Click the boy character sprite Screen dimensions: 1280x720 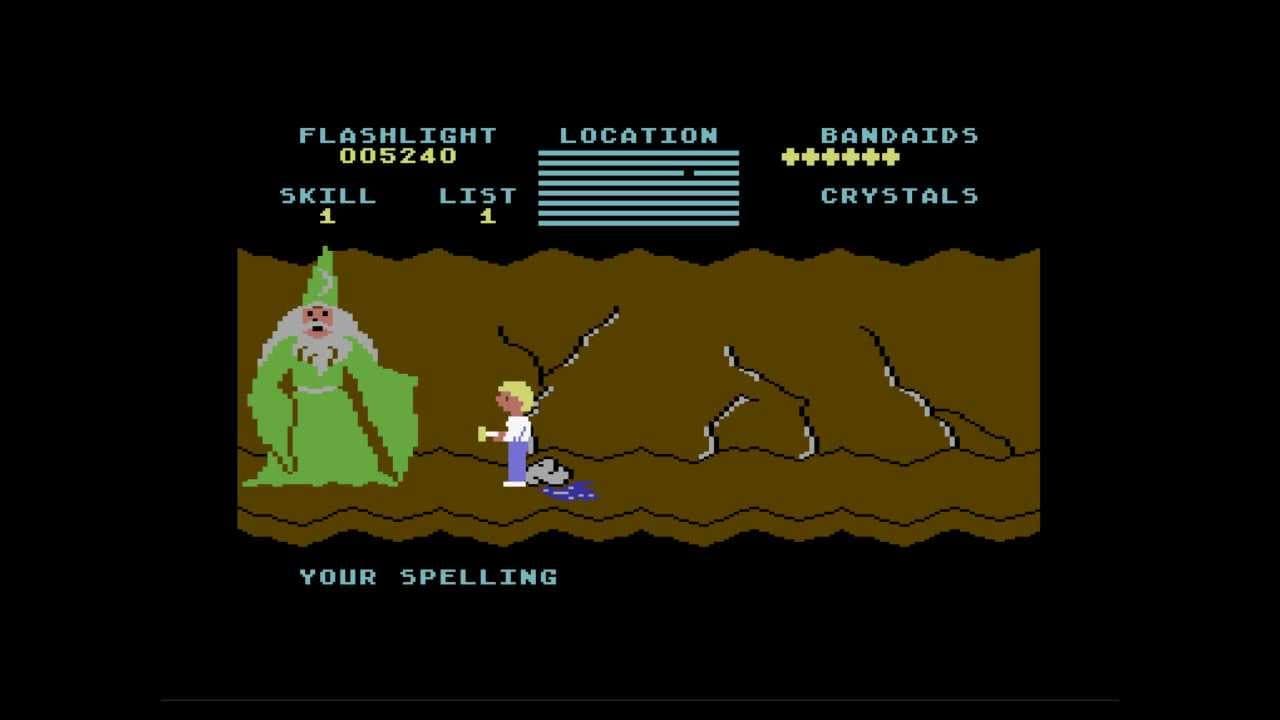[x=515, y=430]
